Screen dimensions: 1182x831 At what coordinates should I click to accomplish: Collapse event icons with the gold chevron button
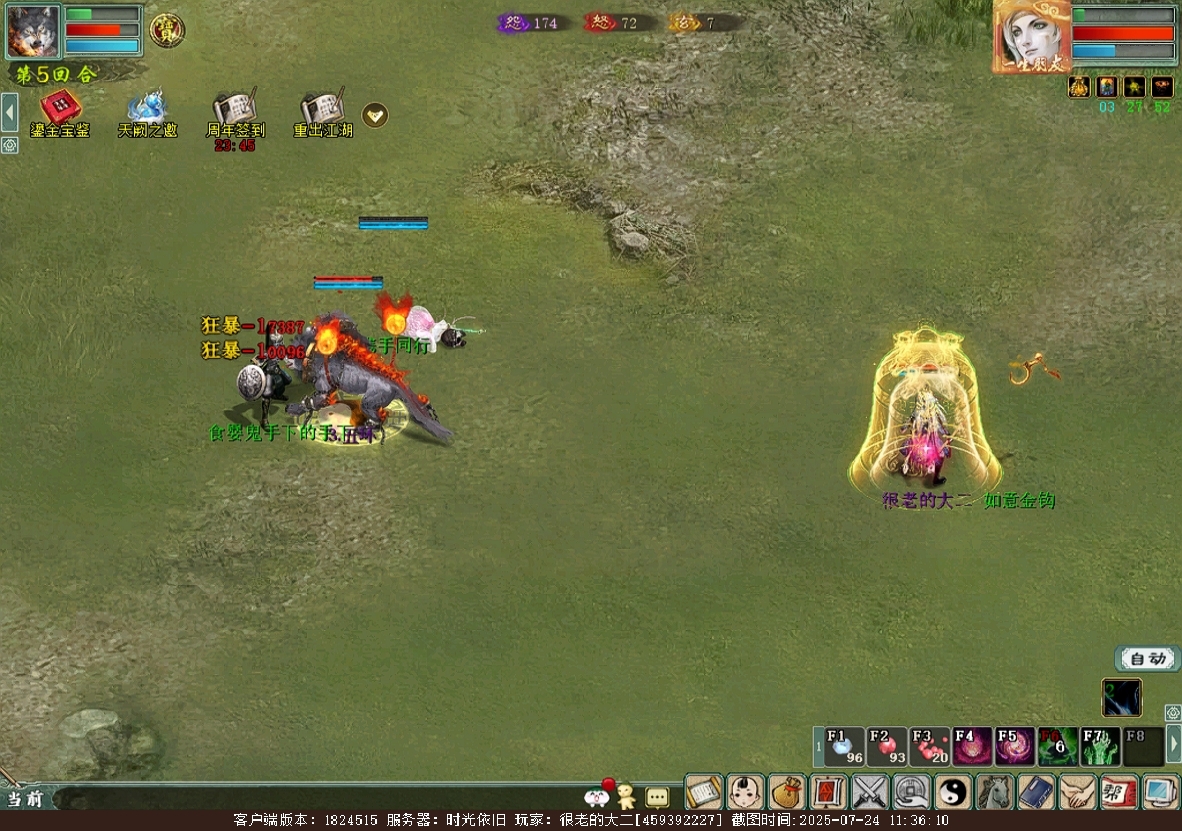click(375, 115)
